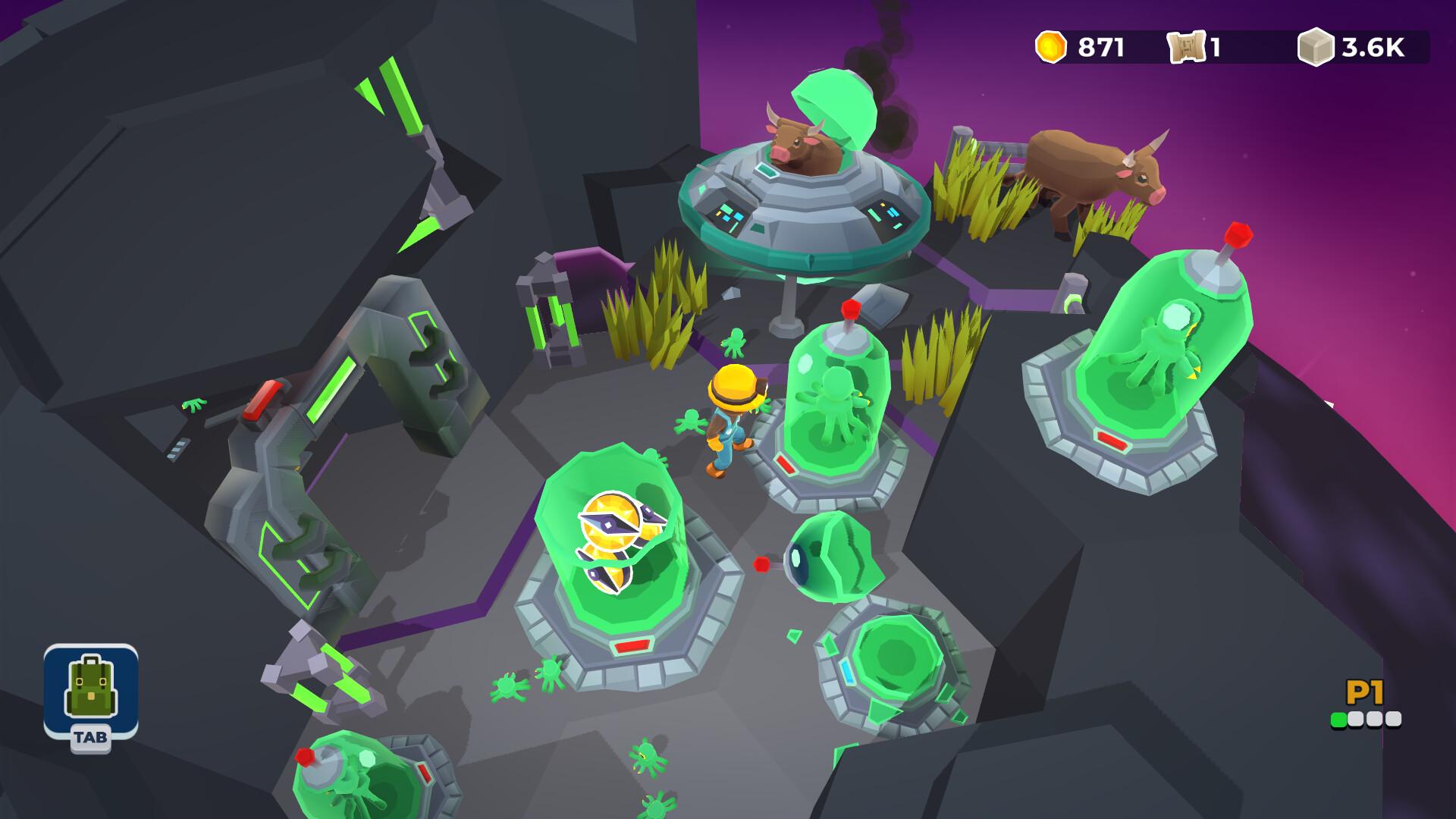Click the map scroll icon showing 1
This screenshot has width=1456, height=819.
1188,47
